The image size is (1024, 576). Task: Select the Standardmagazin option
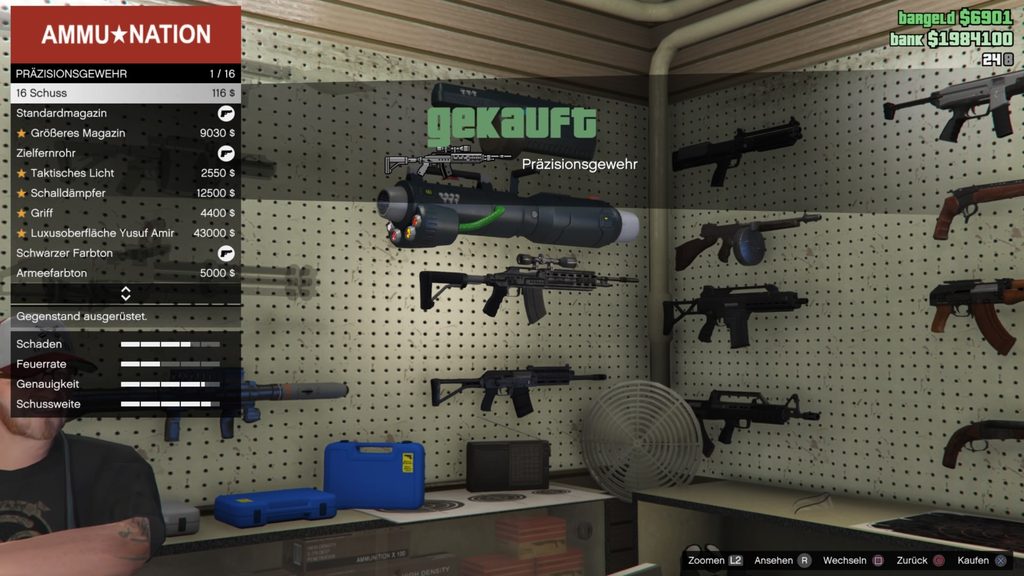click(125, 113)
